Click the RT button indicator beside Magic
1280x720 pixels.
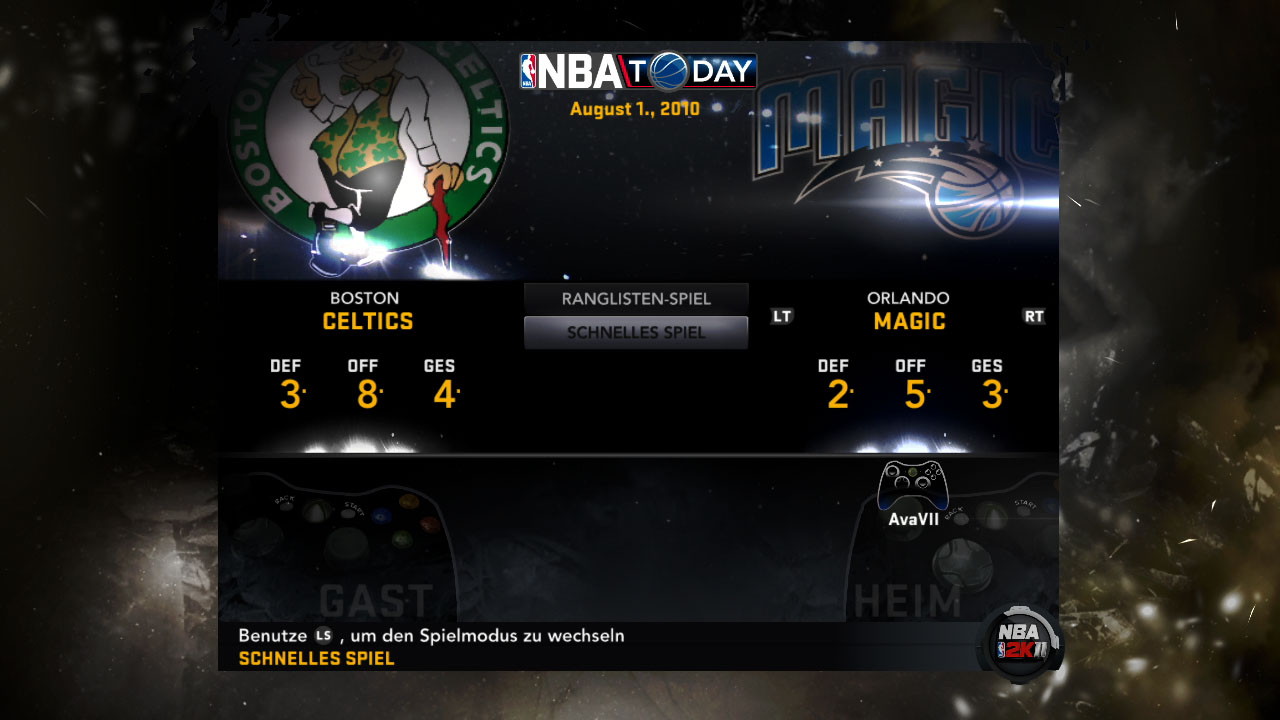[1035, 315]
